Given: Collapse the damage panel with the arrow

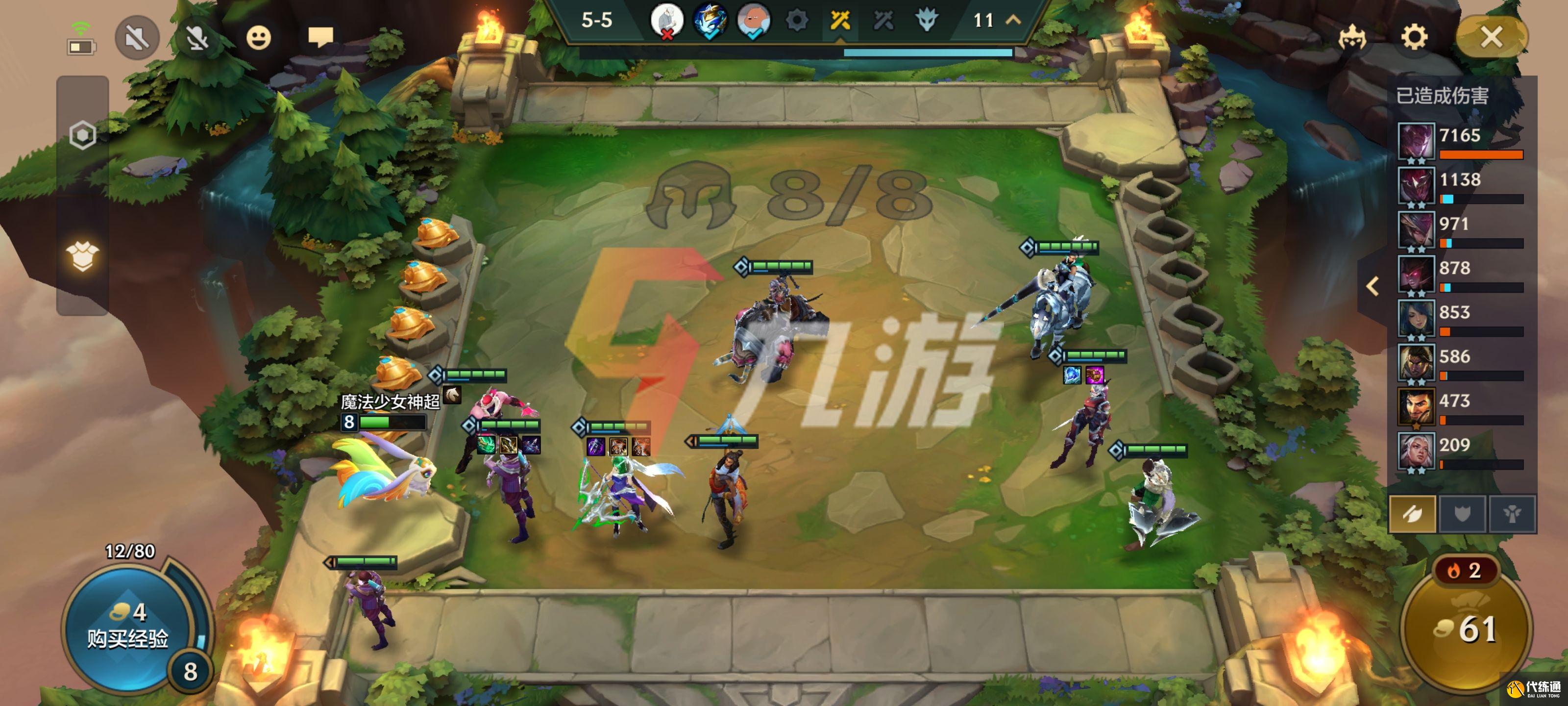Looking at the screenshot, I should pos(1372,286).
